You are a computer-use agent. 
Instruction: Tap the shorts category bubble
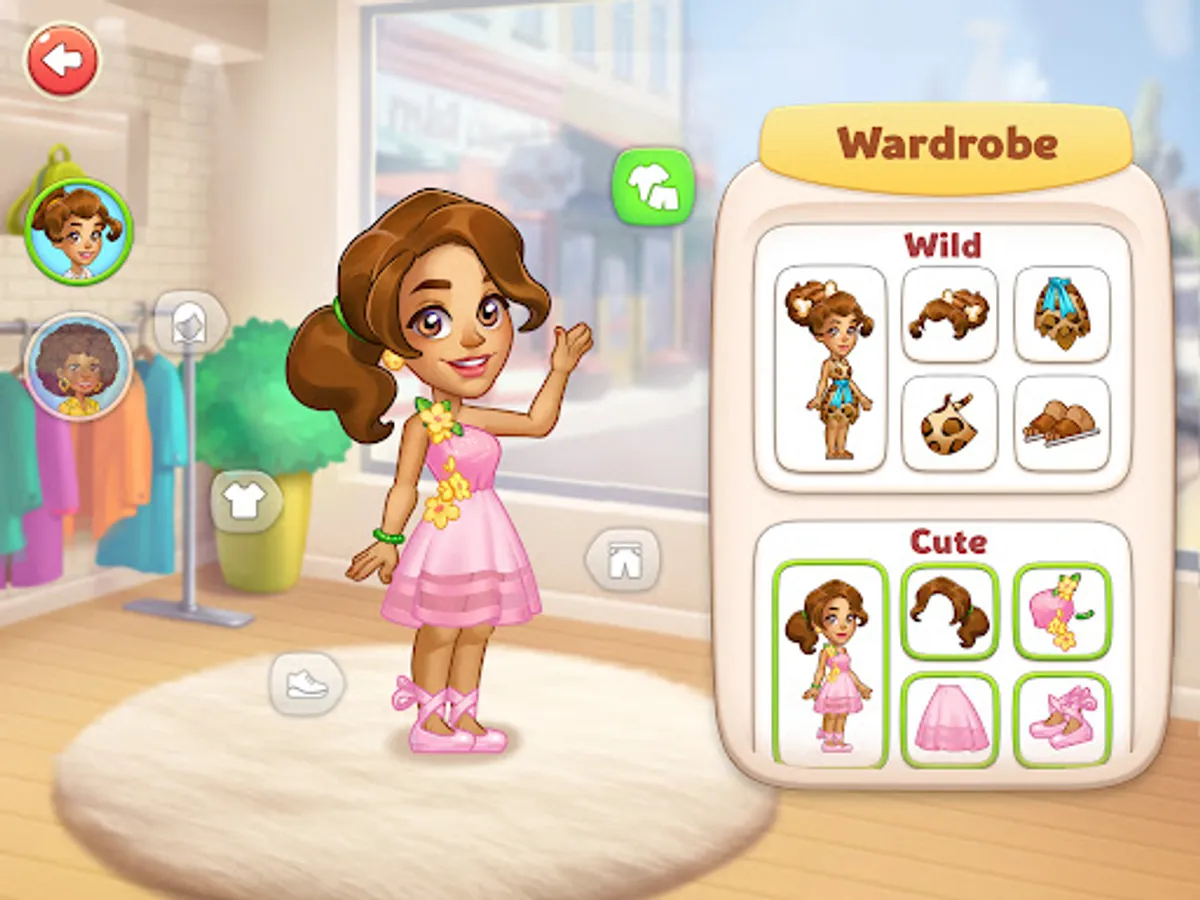pos(623,558)
